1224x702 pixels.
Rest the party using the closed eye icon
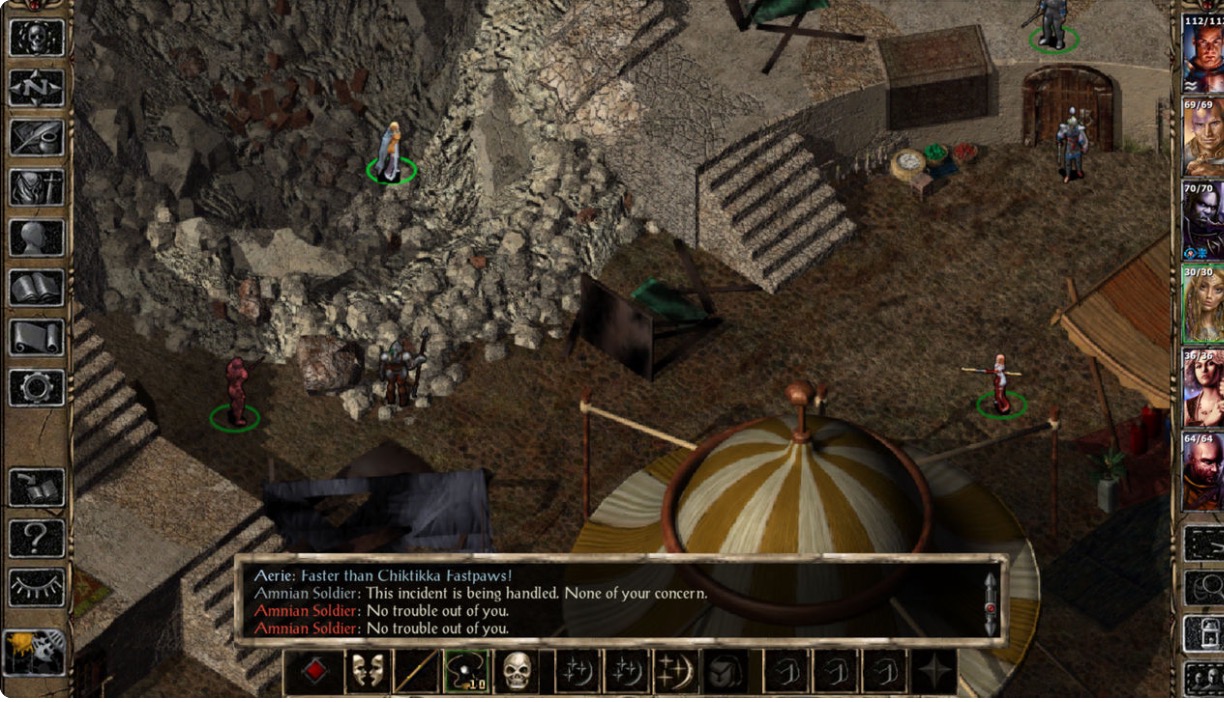click(37, 588)
